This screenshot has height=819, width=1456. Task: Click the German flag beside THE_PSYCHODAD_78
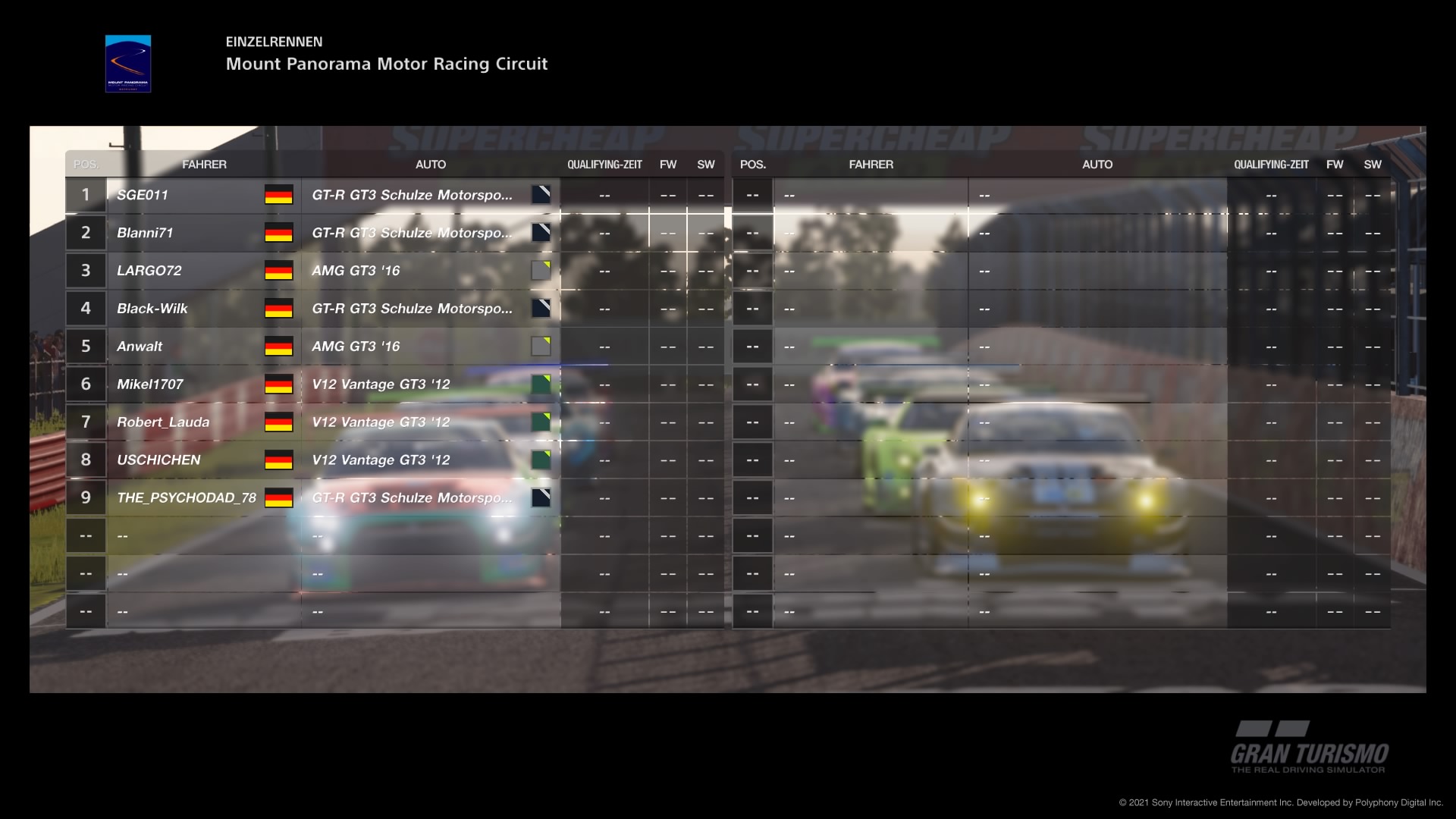click(278, 497)
